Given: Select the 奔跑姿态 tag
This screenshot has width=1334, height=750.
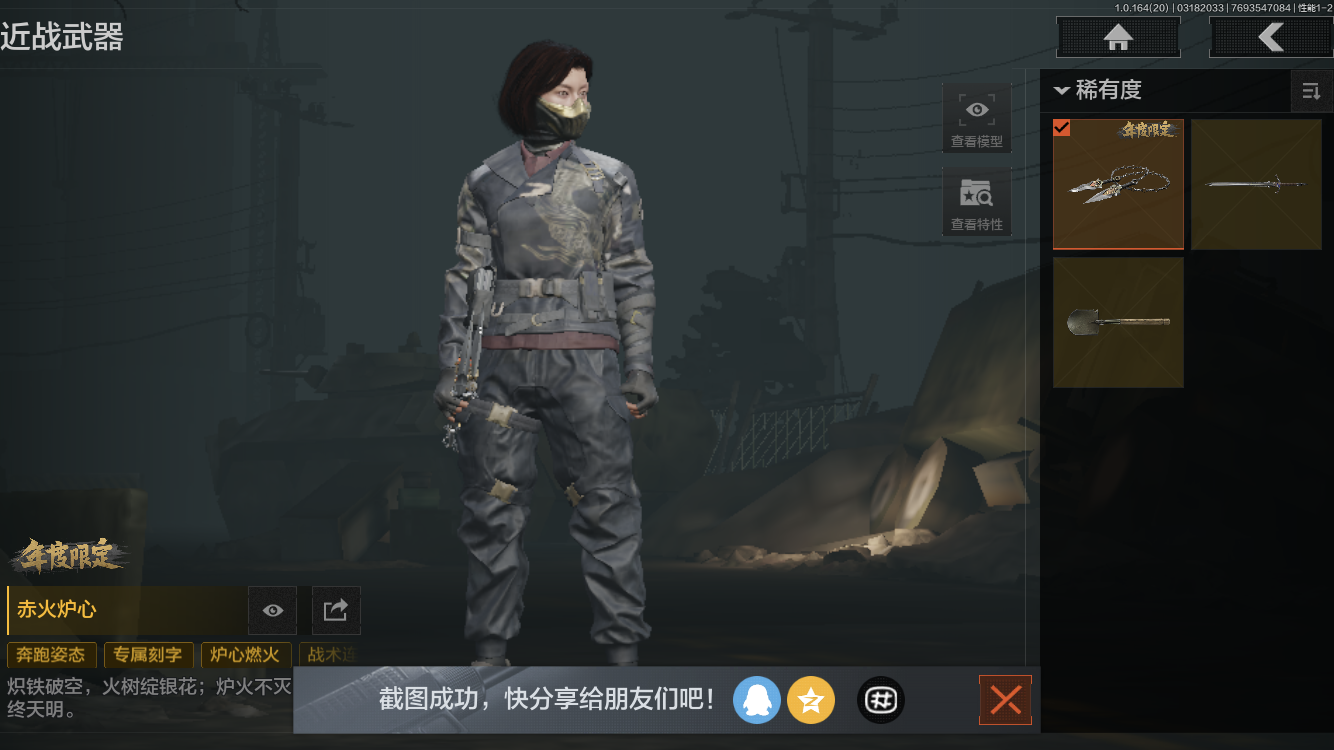Looking at the screenshot, I should coord(51,655).
